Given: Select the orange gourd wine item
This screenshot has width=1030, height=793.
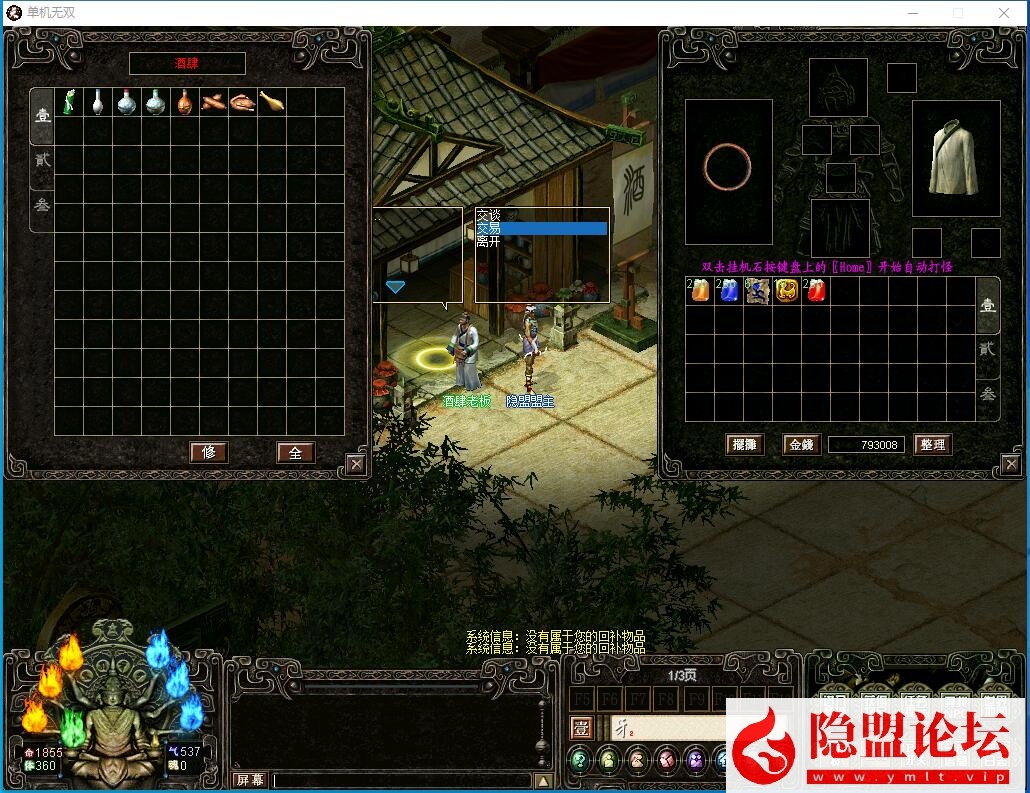Looking at the screenshot, I should tap(185, 102).
